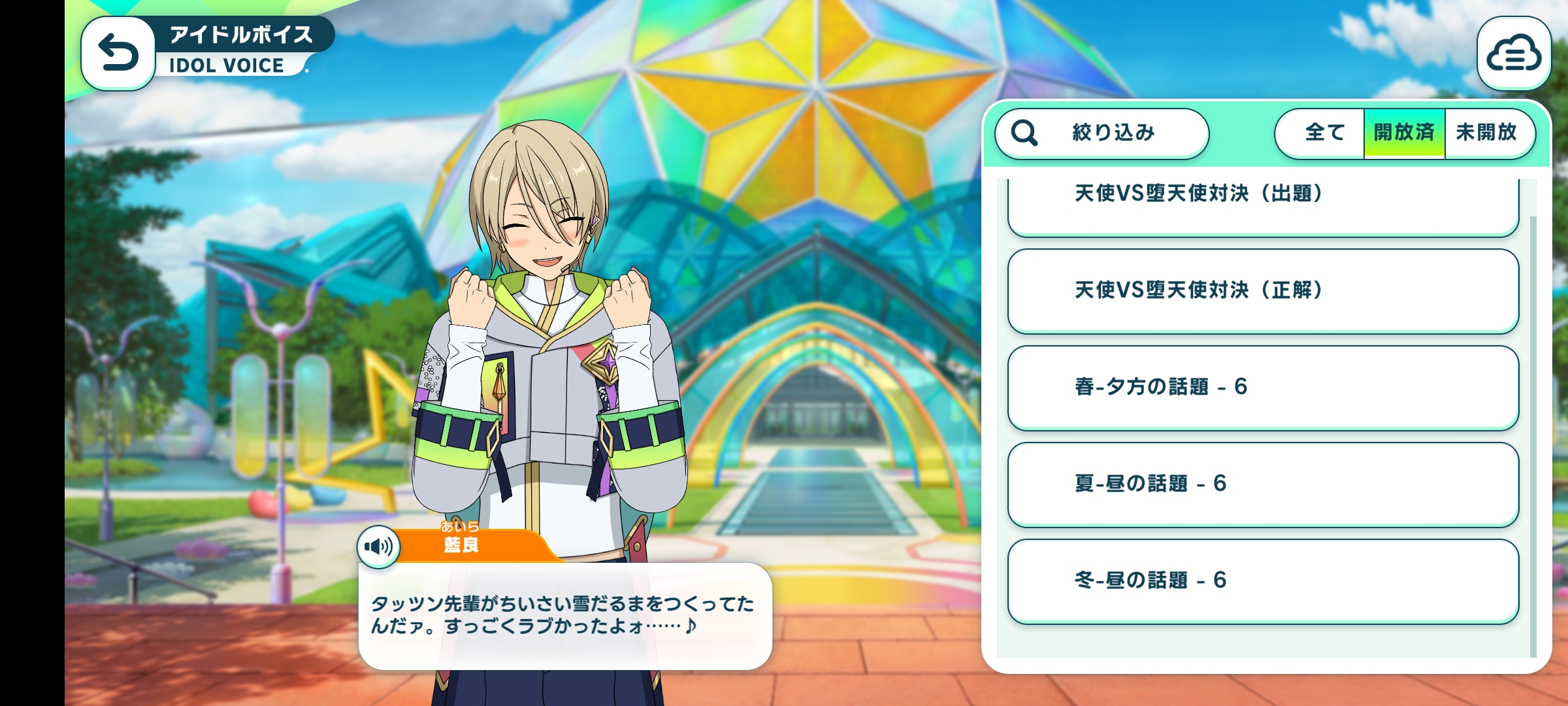Switch to the 全て tab
The width and height of the screenshot is (1568, 706).
tap(1323, 133)
